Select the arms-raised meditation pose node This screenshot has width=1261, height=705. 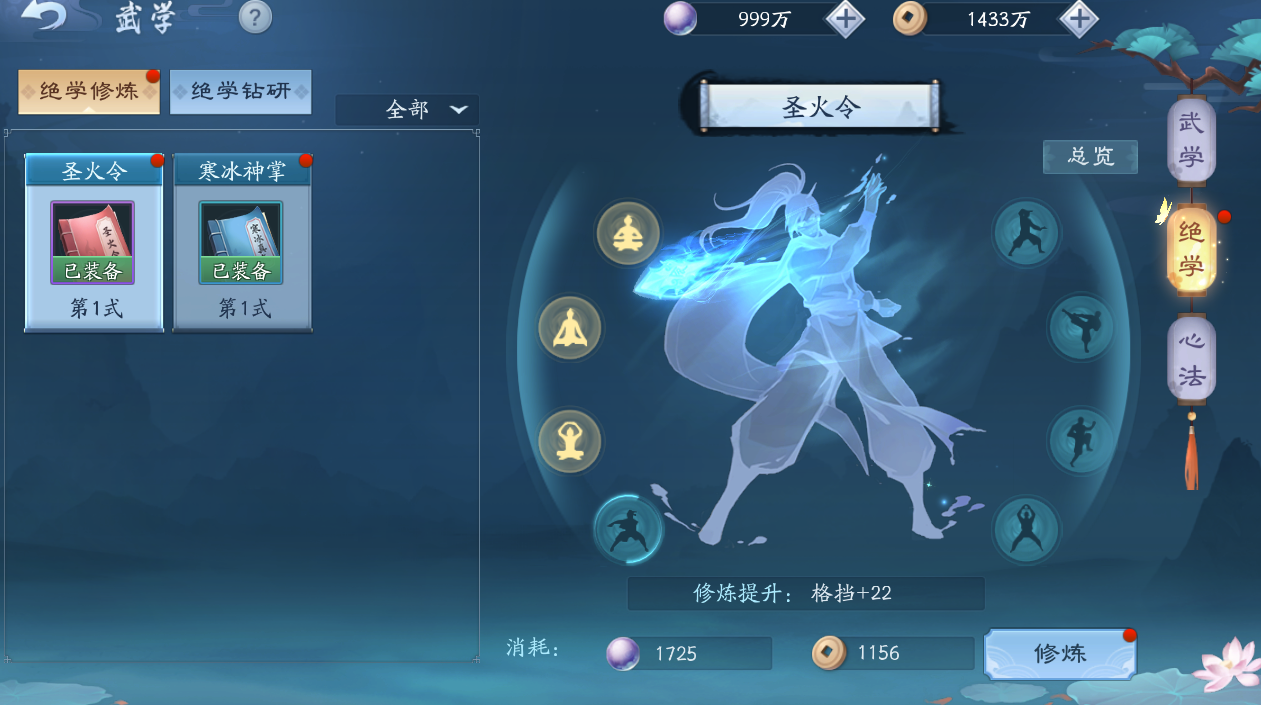(570, 440)
